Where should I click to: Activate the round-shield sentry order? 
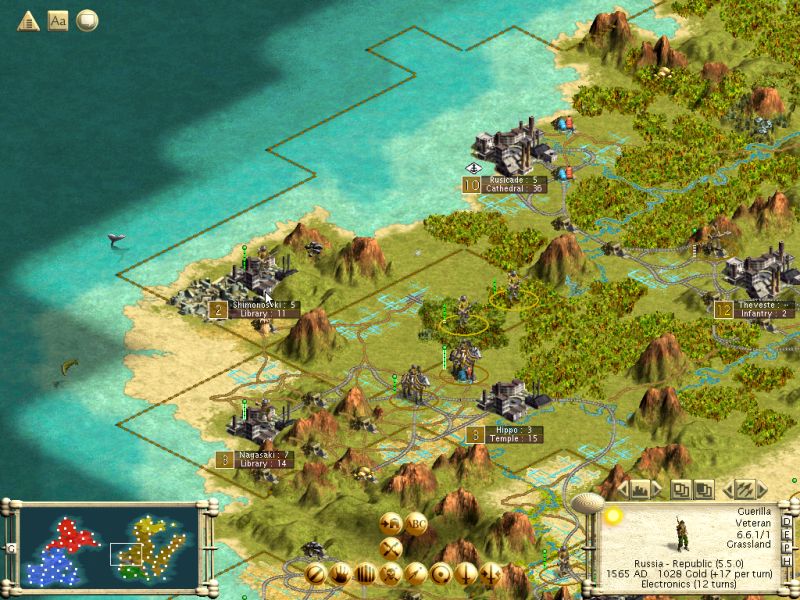[x=441, y=573]
